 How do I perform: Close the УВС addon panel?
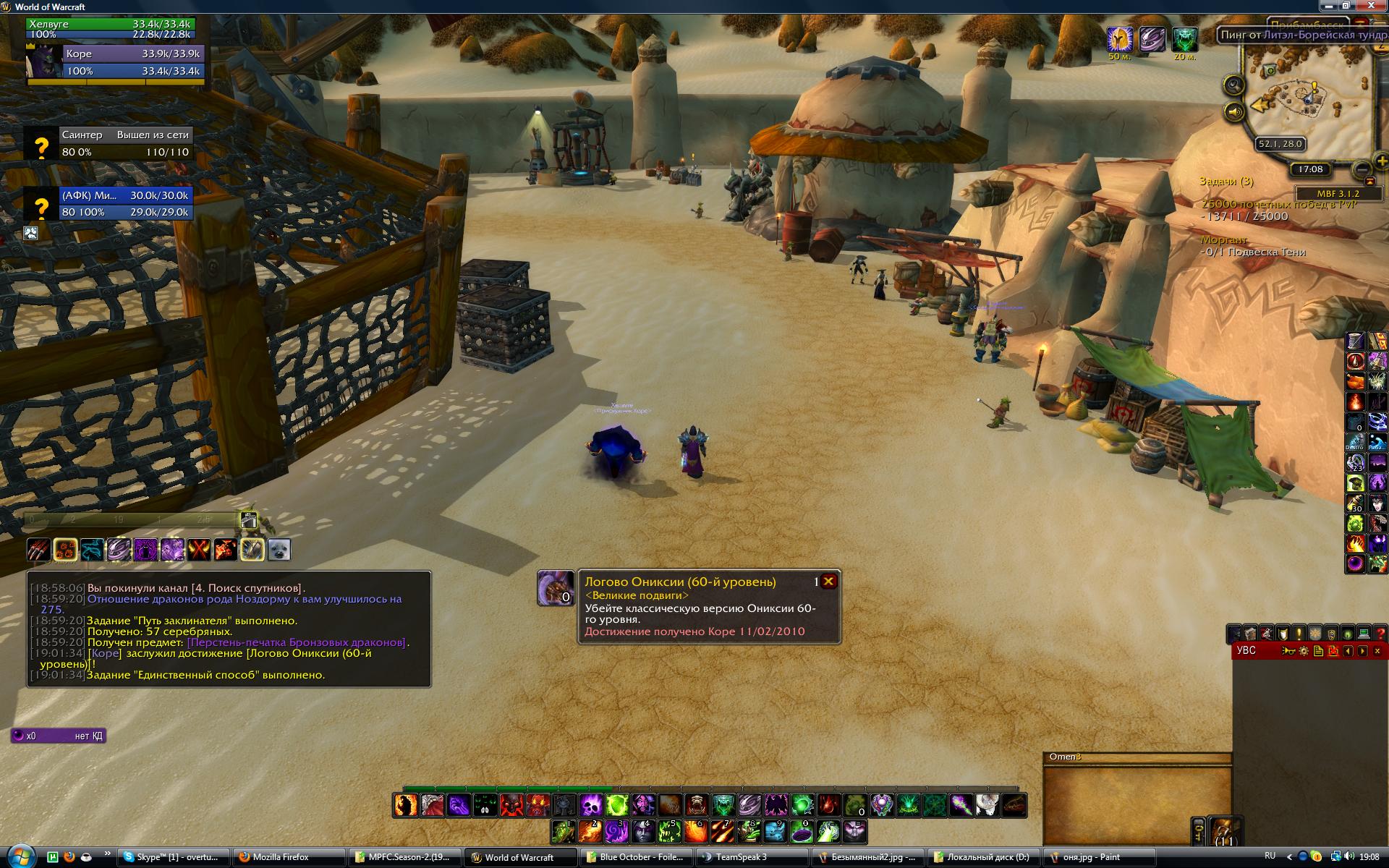click(x=1377, y=651)
